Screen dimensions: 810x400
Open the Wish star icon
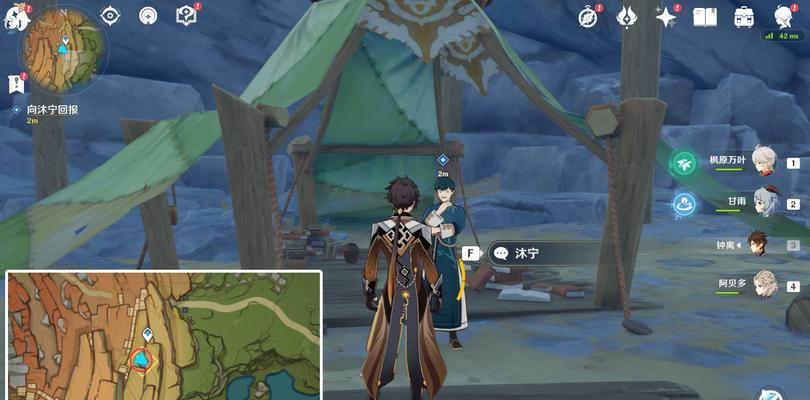(665, 16)
